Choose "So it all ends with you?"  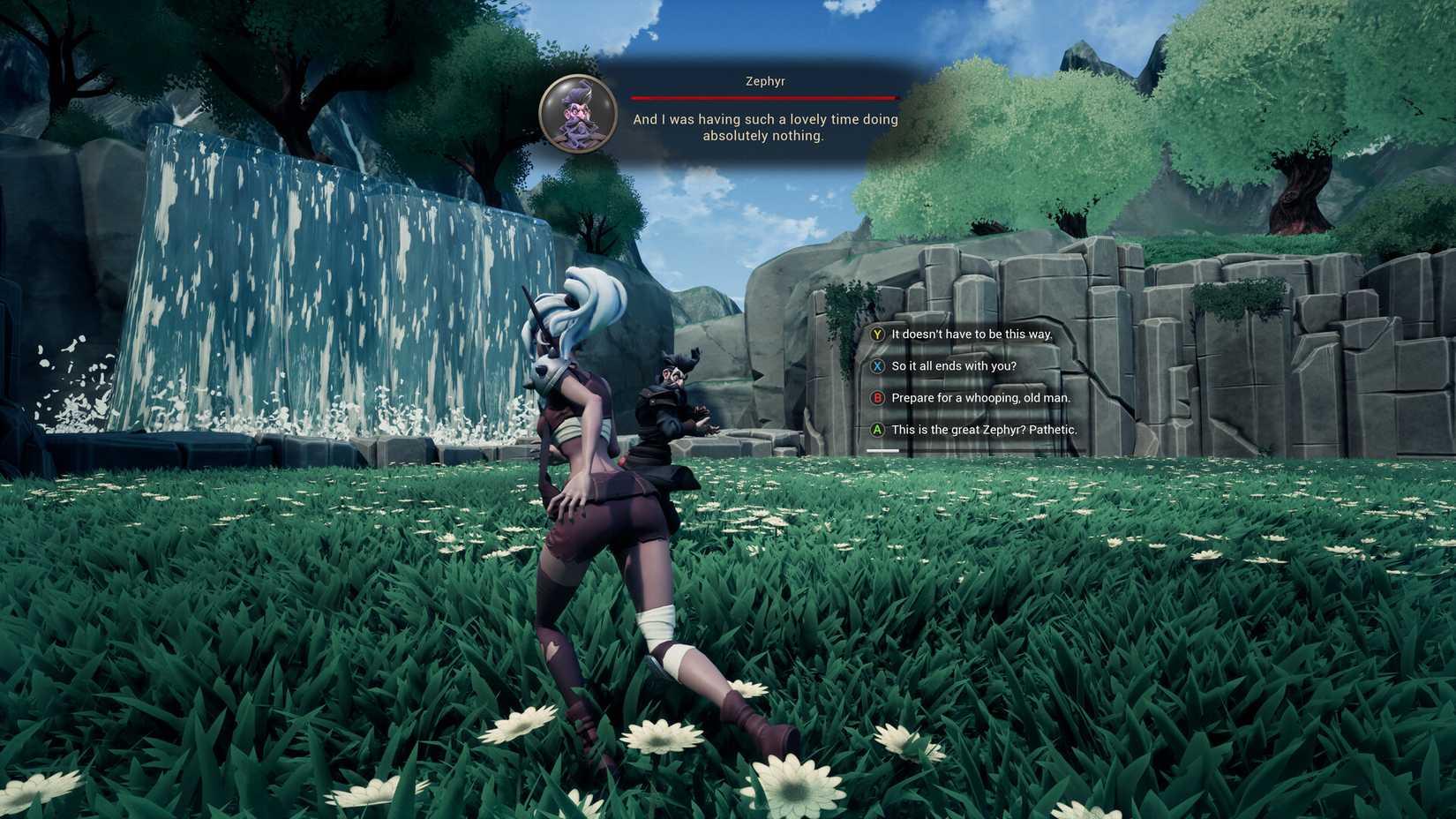coord(953,366)
